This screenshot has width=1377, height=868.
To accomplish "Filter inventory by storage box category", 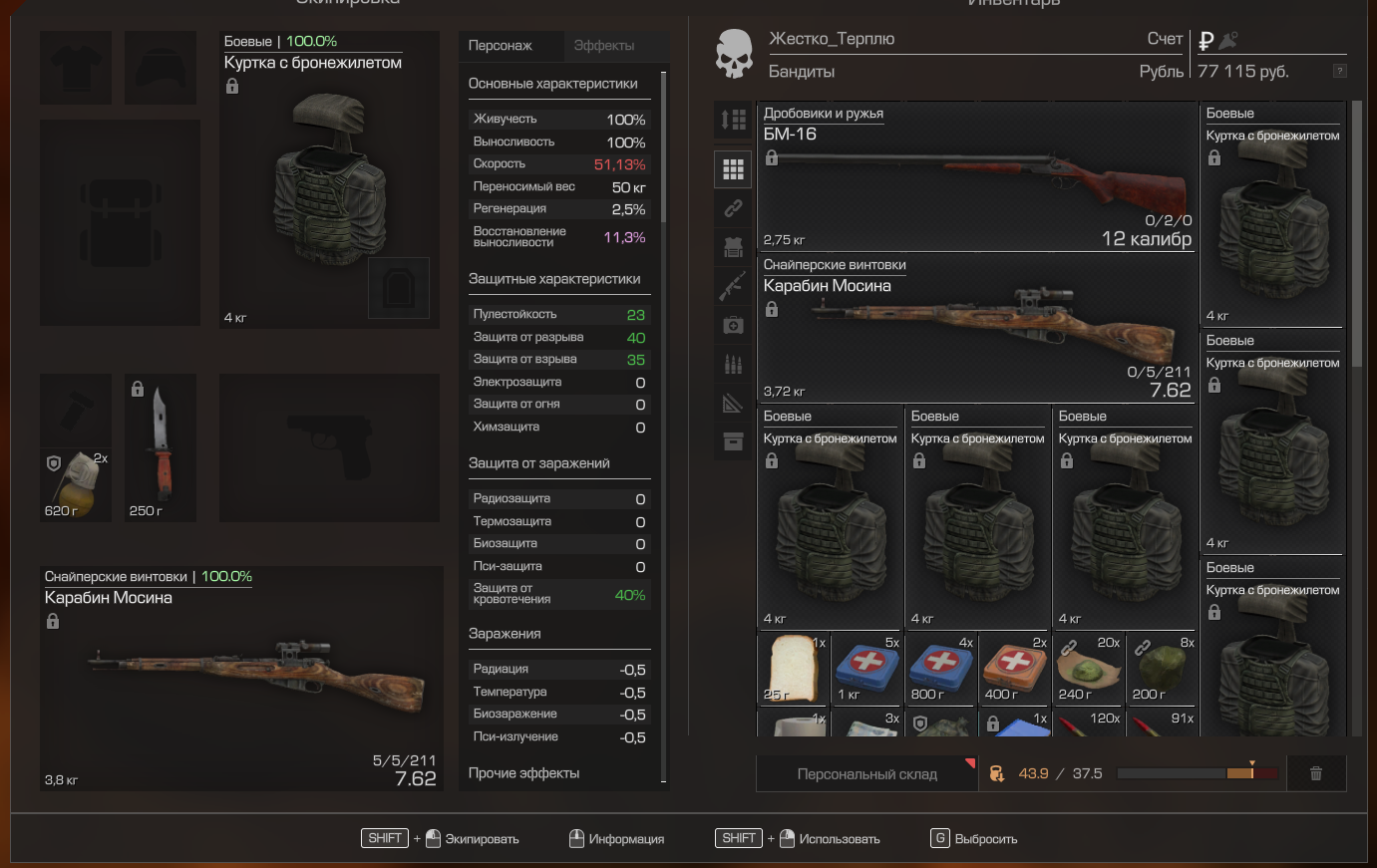I will (x=733, y=441).
